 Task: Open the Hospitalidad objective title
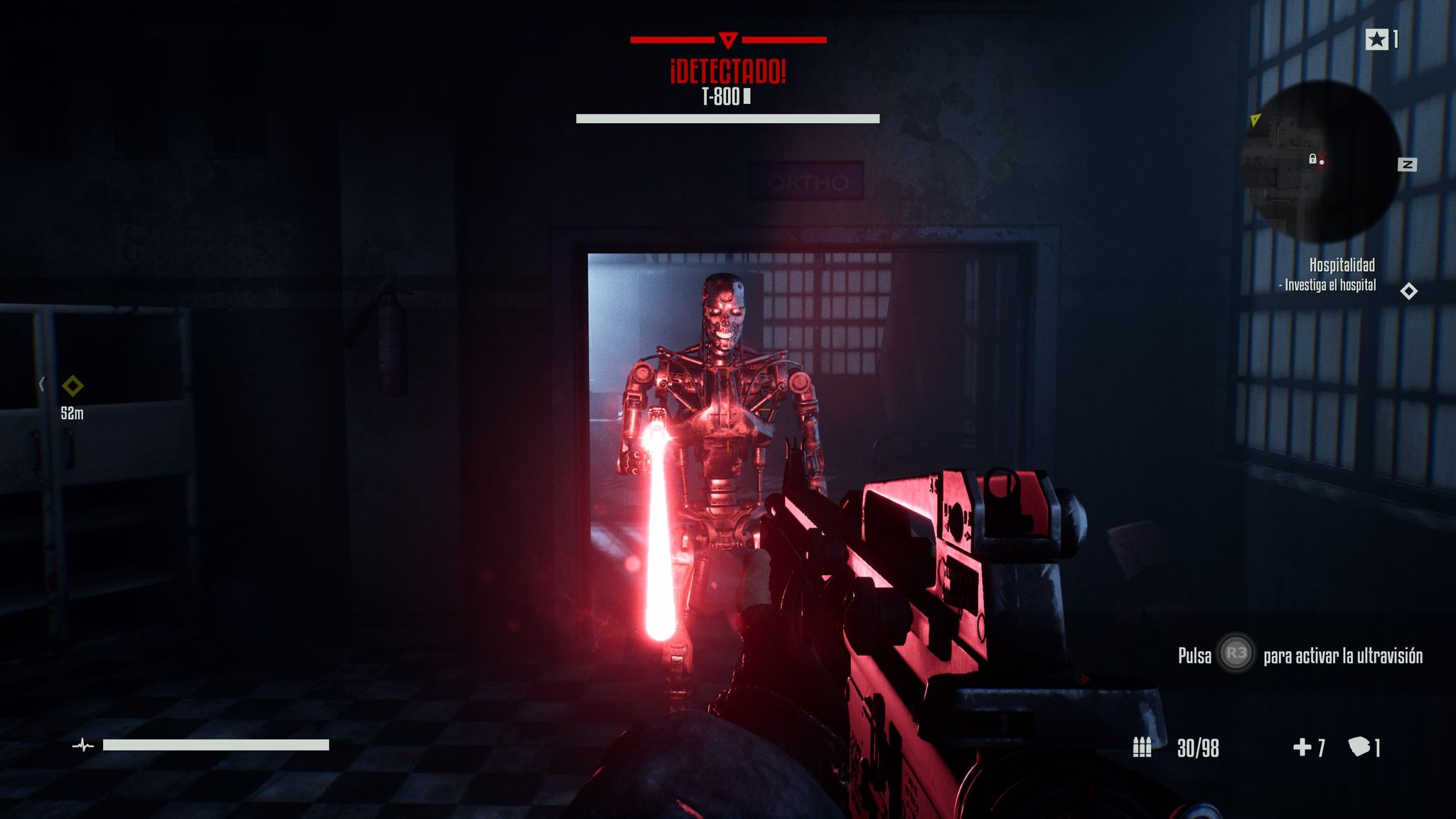point(1342,264)
